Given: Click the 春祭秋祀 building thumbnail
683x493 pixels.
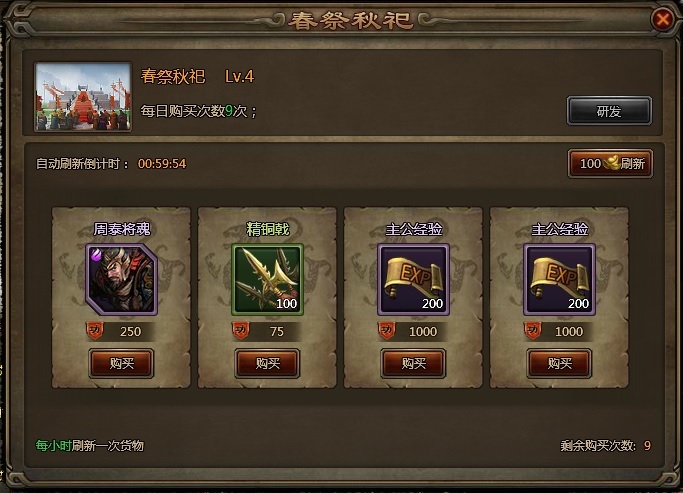Looking at the screenshot, I should pyautogui.click(x=84, y=98).
